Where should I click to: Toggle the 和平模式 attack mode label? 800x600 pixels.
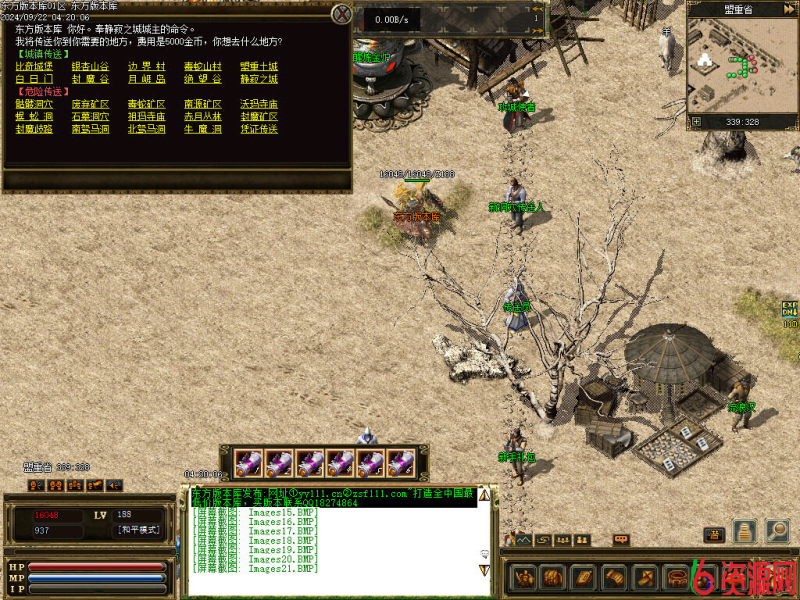[x=138, y=530]
